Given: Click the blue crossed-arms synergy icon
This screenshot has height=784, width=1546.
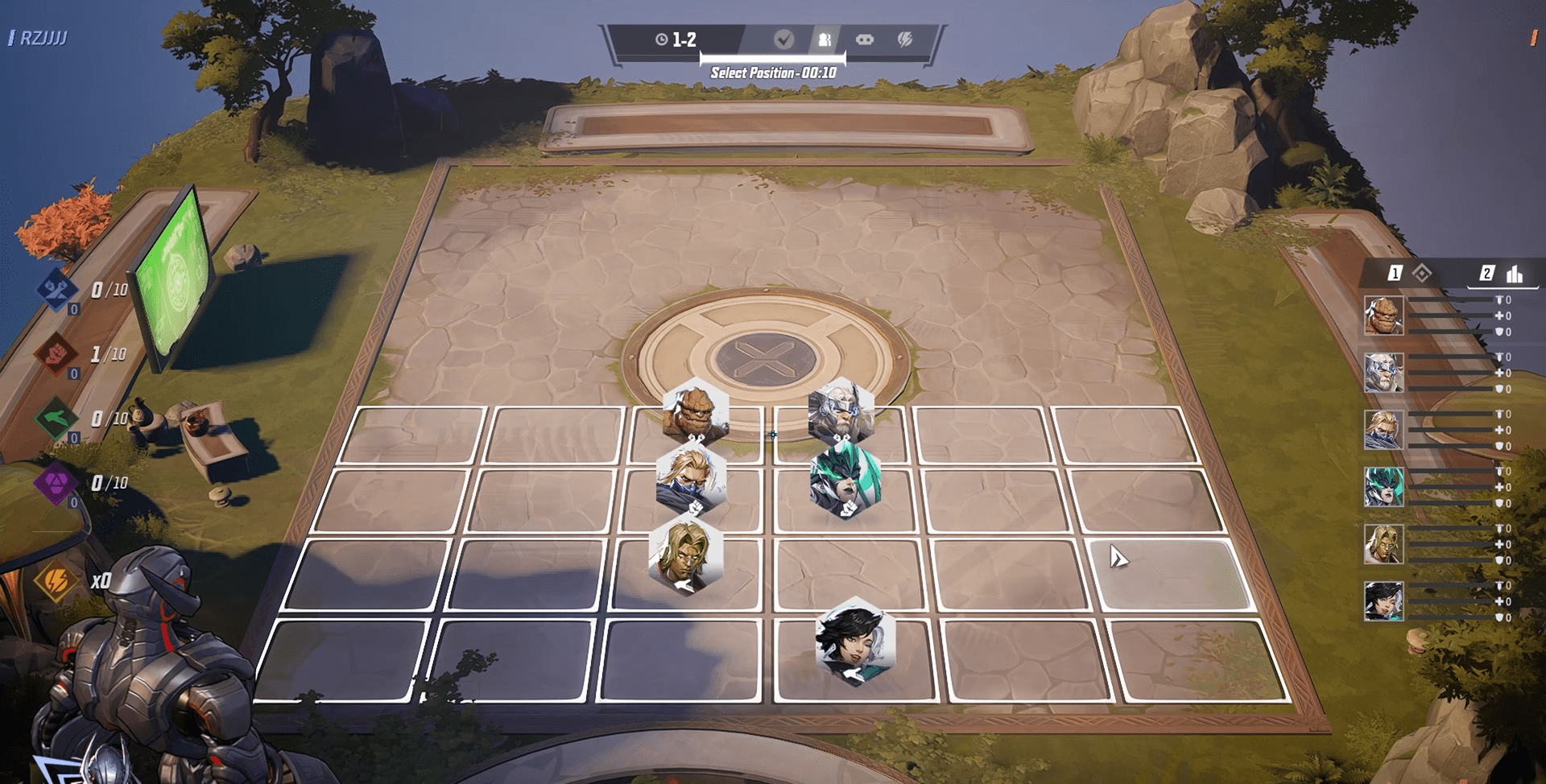Looking at the screenshot, I should click(56, 290).
